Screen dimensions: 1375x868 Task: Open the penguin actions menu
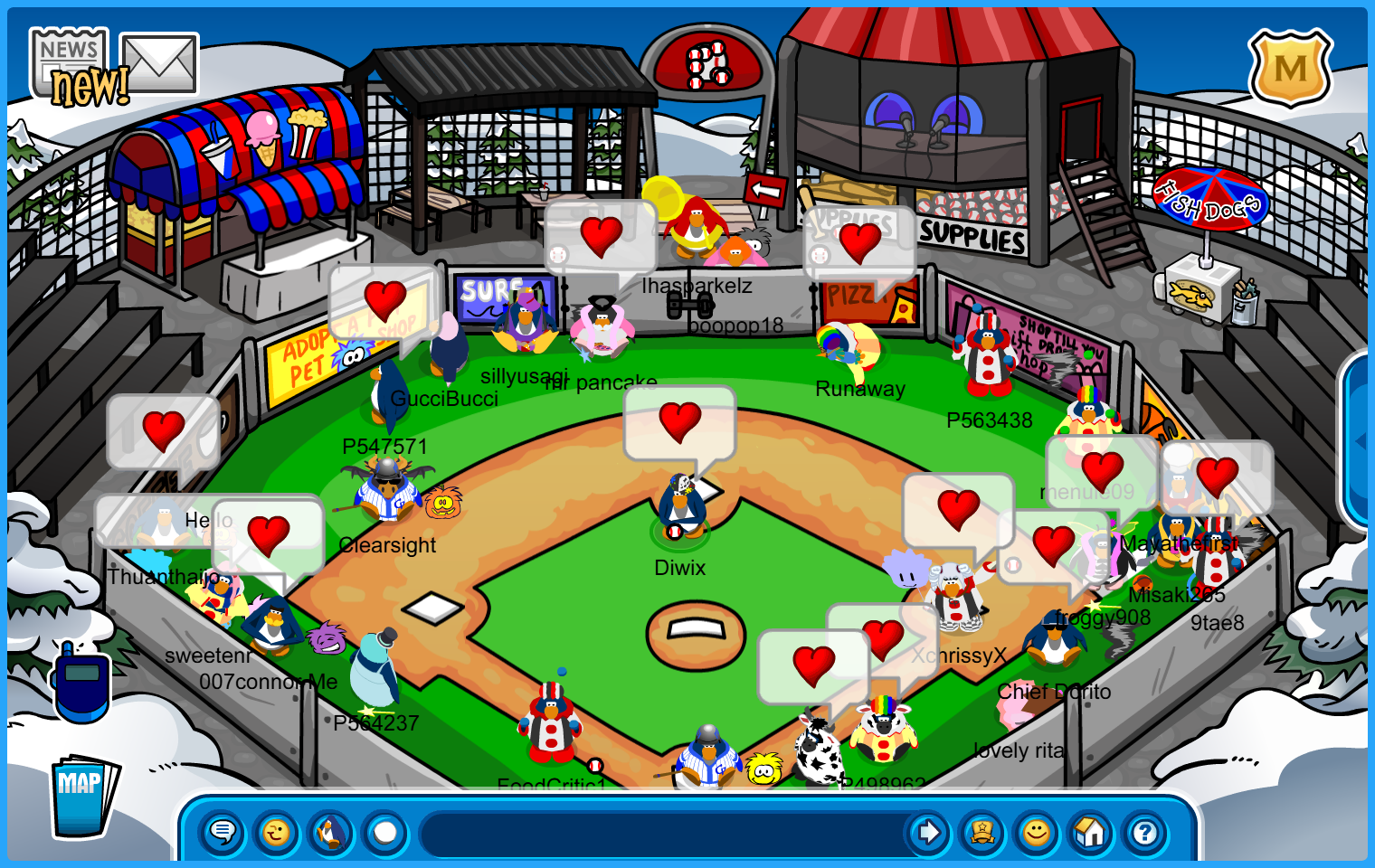[x=331, y=832]
